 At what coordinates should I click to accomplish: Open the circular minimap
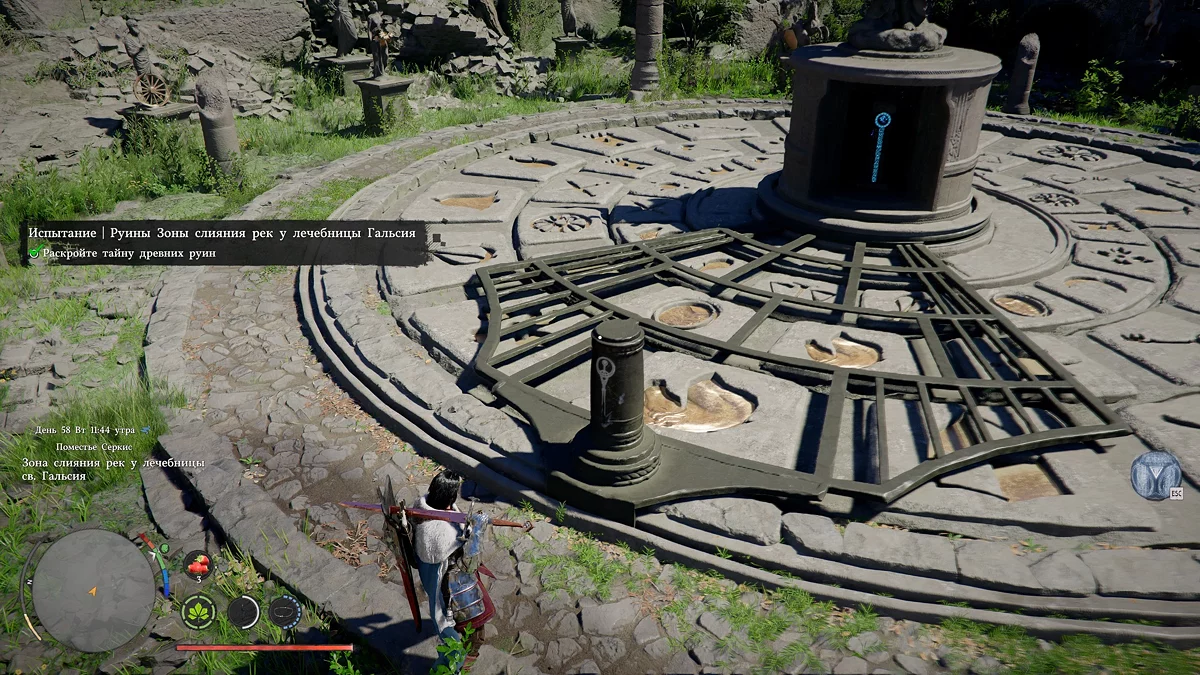[x=92, y=590]
